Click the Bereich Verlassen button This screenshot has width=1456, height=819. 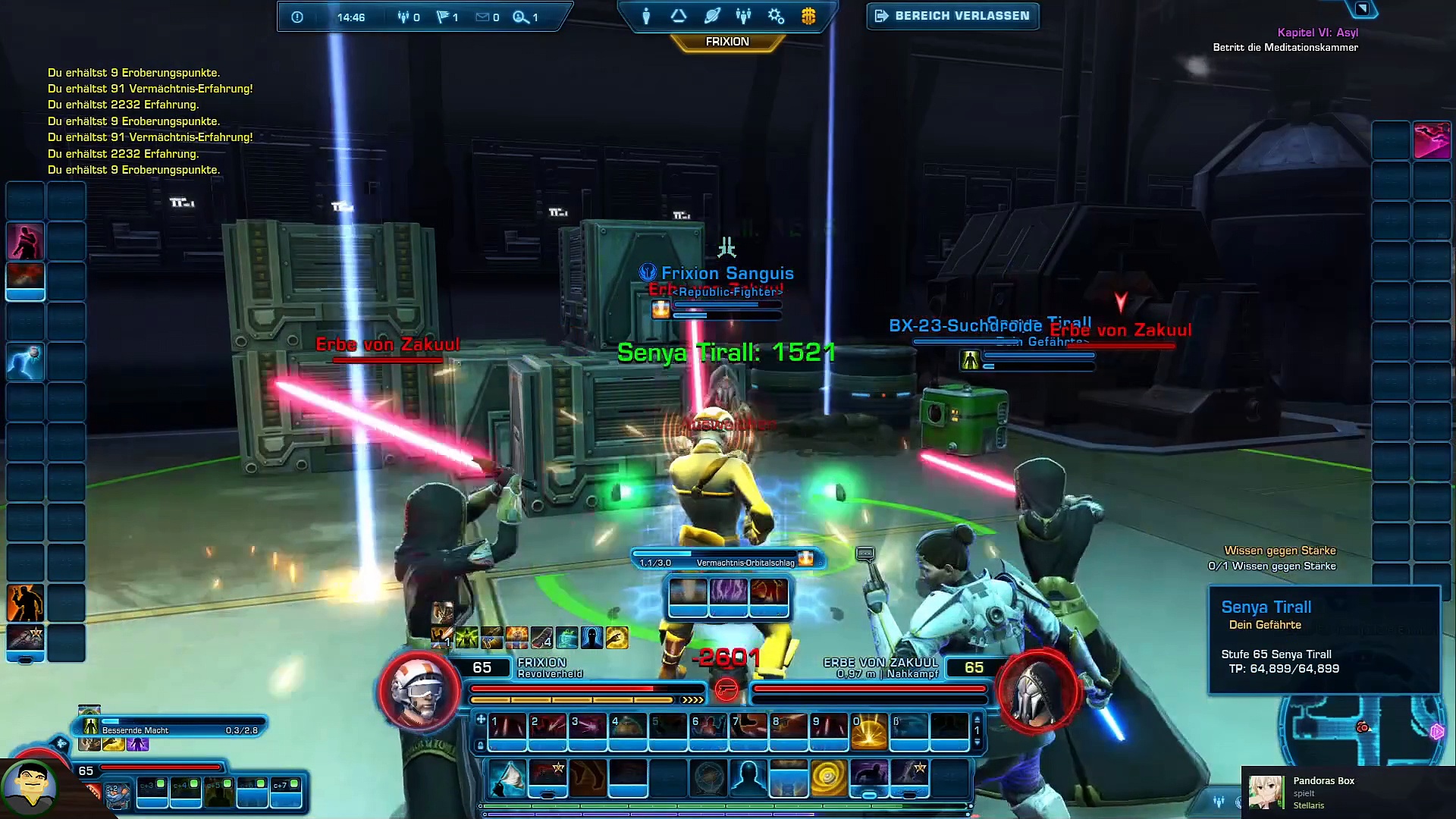952,16
